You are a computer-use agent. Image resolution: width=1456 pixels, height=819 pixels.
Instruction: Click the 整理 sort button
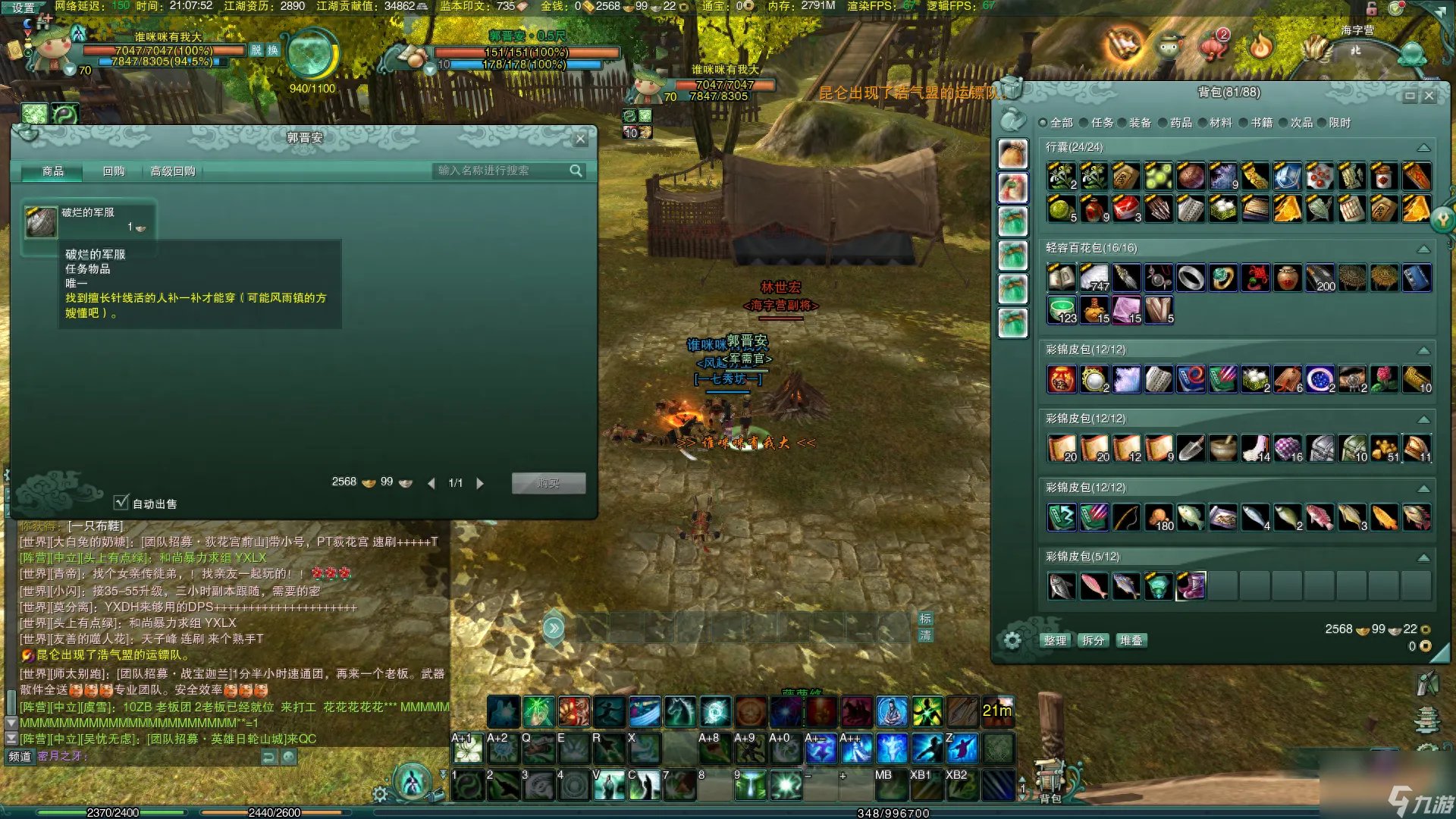click(x=1055, y=640)
